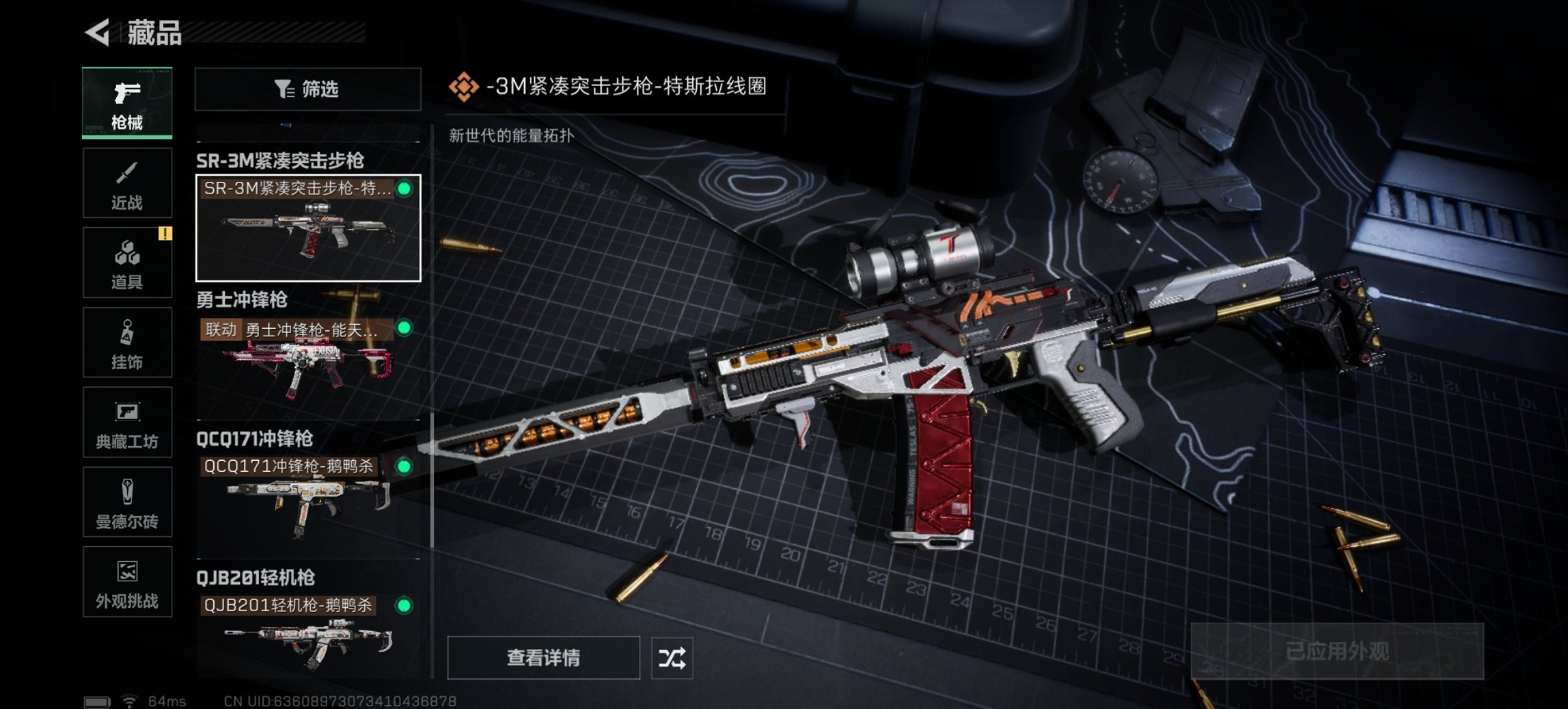Image resolution: width=1568 pixels, height=709 pixels.
Task: Open the 筛选 filter funnel icon
Action: (x=284, y=89)
